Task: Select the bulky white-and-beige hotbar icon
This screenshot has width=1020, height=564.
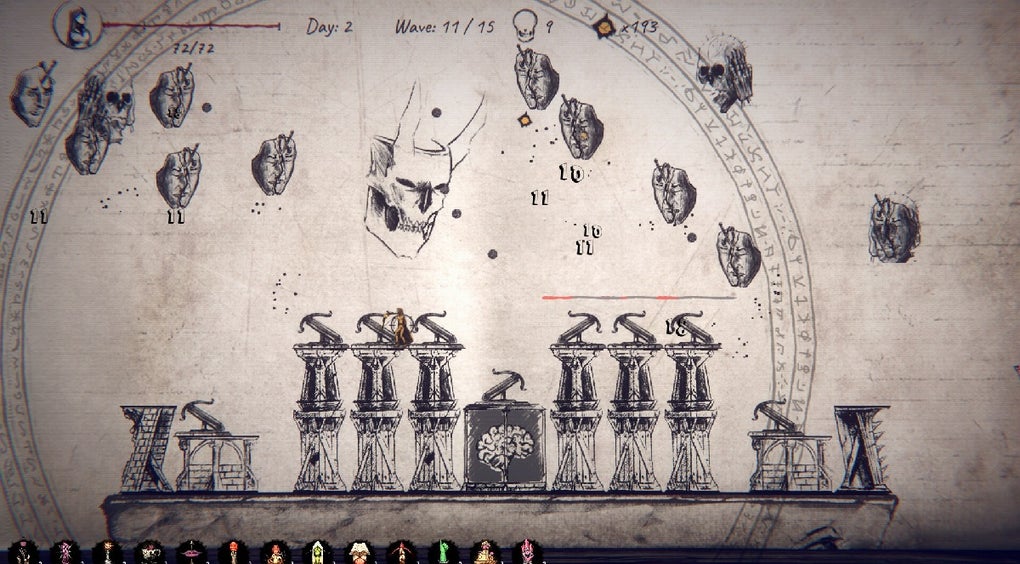Action: pyautogui.click(x=359, y=551)
